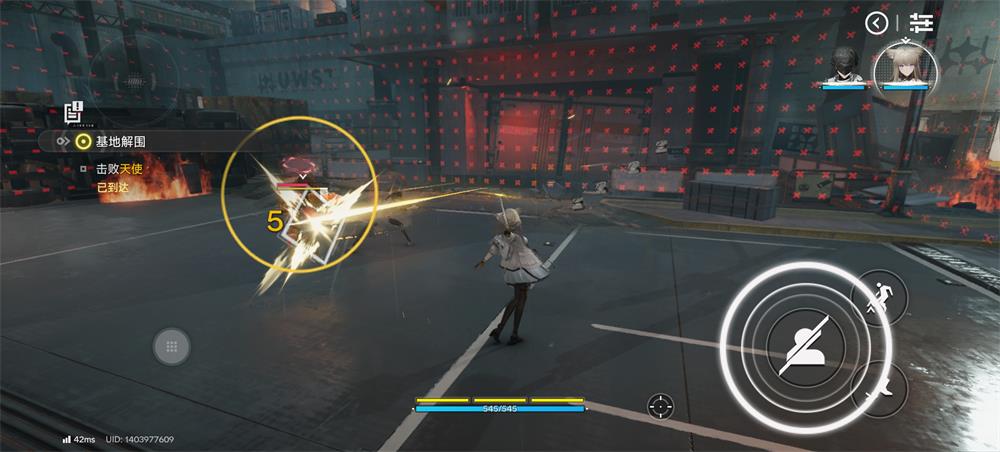Tap the back arrow circle button

click(877, 22)
